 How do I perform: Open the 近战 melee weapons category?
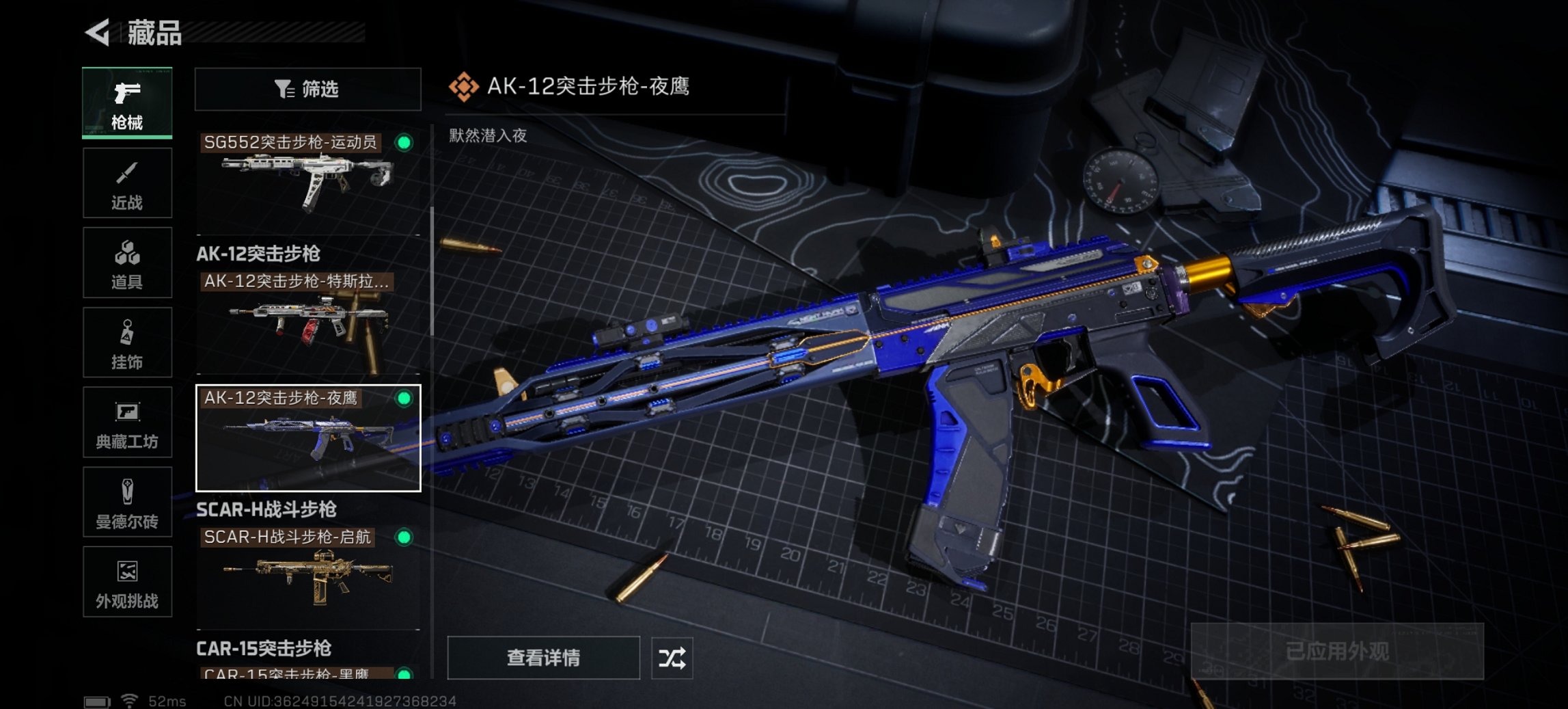click(127, 183)
